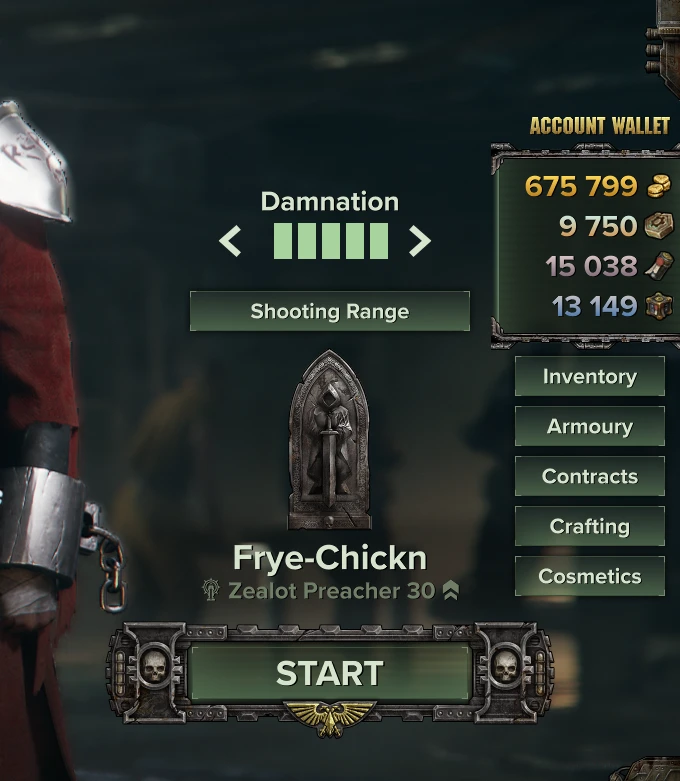This screenshot has height=781, width=680.
Task: Select the Zealot Preacher character portrait
Action: tap(329, 440)
